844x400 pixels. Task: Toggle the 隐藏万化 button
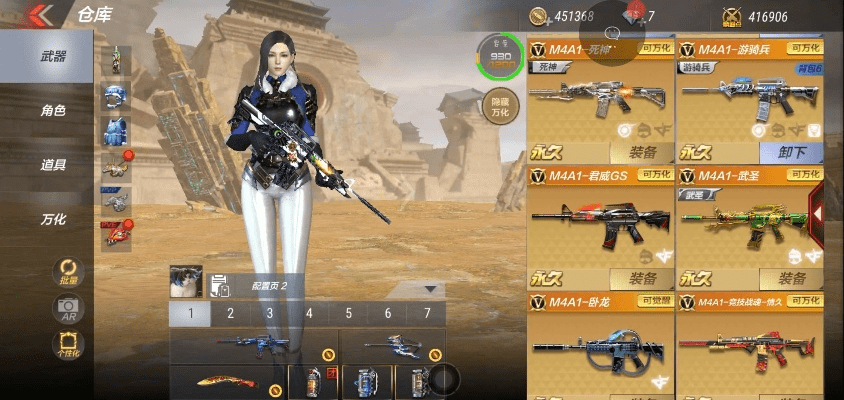tap(499, 107)
